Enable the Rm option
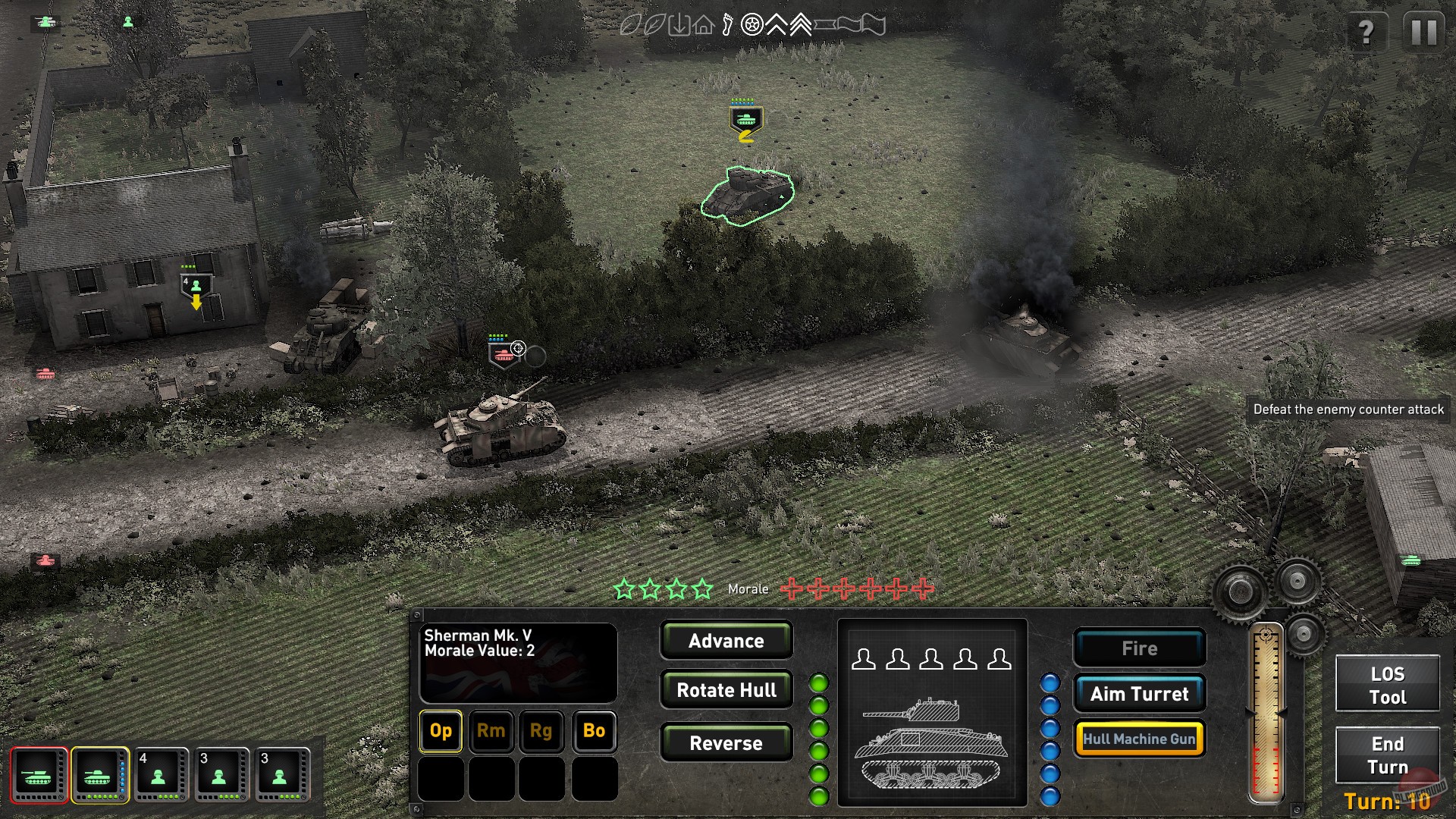Image resolution: width=1456 pixels, height=819 pixels. click(491, 731)
